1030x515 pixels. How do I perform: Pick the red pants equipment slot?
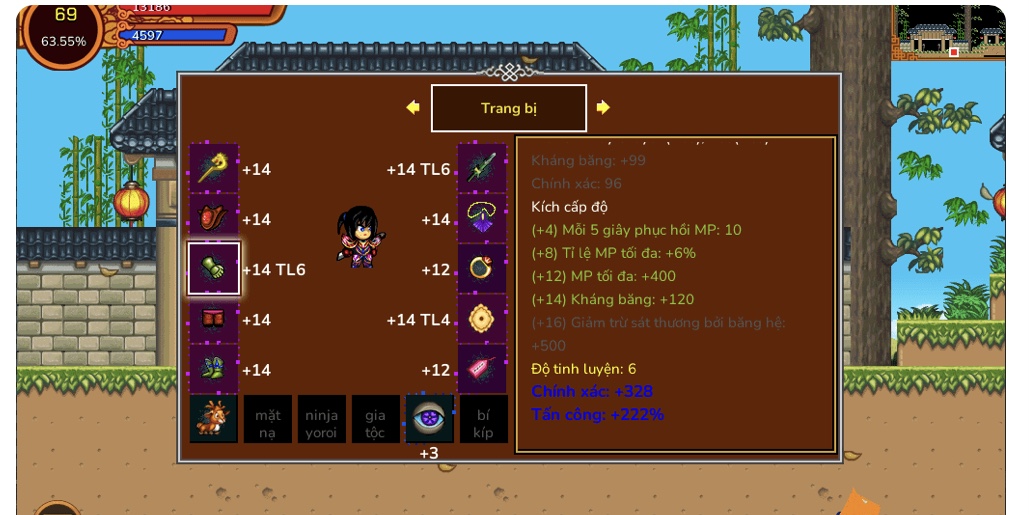(x=214, y=320)
